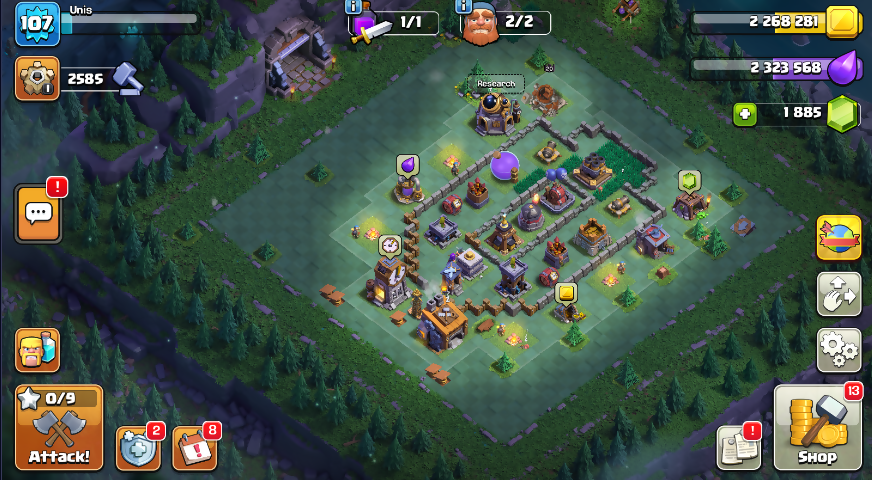Viewport: 872px width, 480px height.
Task: Show Master Builder info at 2/2
Action: coord(480,24)
